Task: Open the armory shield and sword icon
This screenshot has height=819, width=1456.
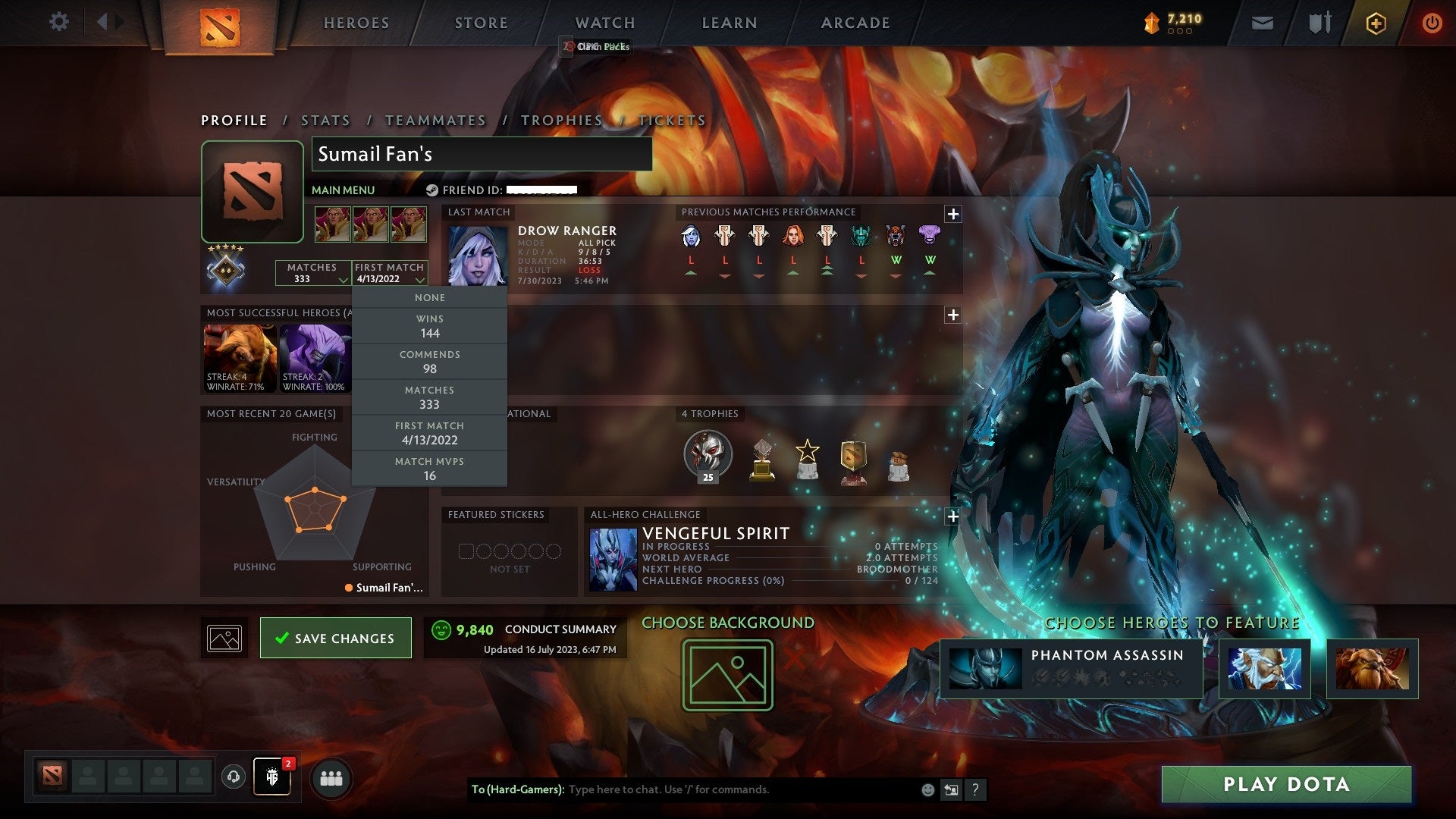Action: tap(1319, 23)
